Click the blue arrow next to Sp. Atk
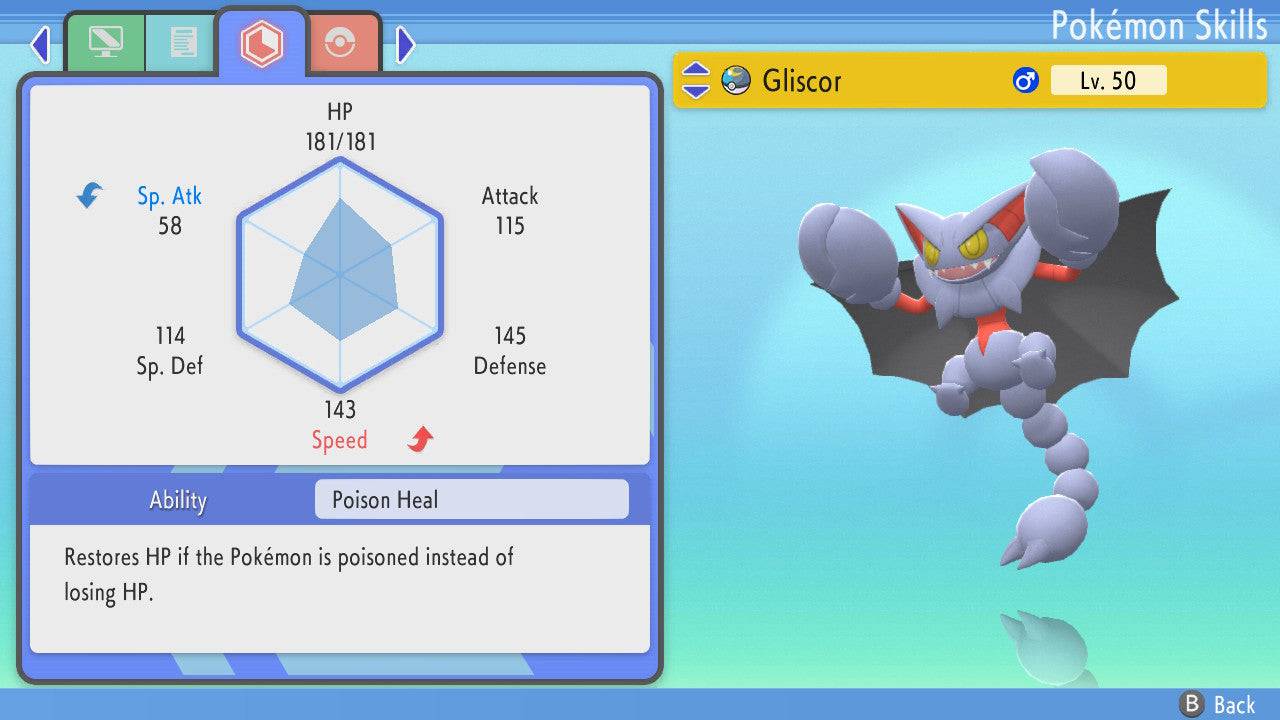The height and width of the screenshot is (720, 1280). [x=88, y=196]
